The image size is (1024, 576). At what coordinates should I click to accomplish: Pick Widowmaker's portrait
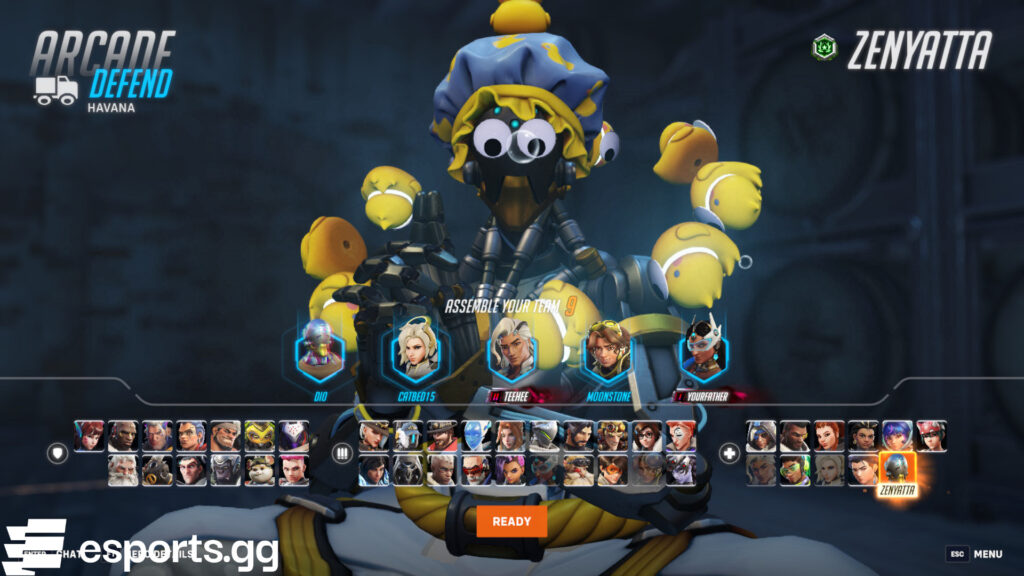(x=679, y=470)
